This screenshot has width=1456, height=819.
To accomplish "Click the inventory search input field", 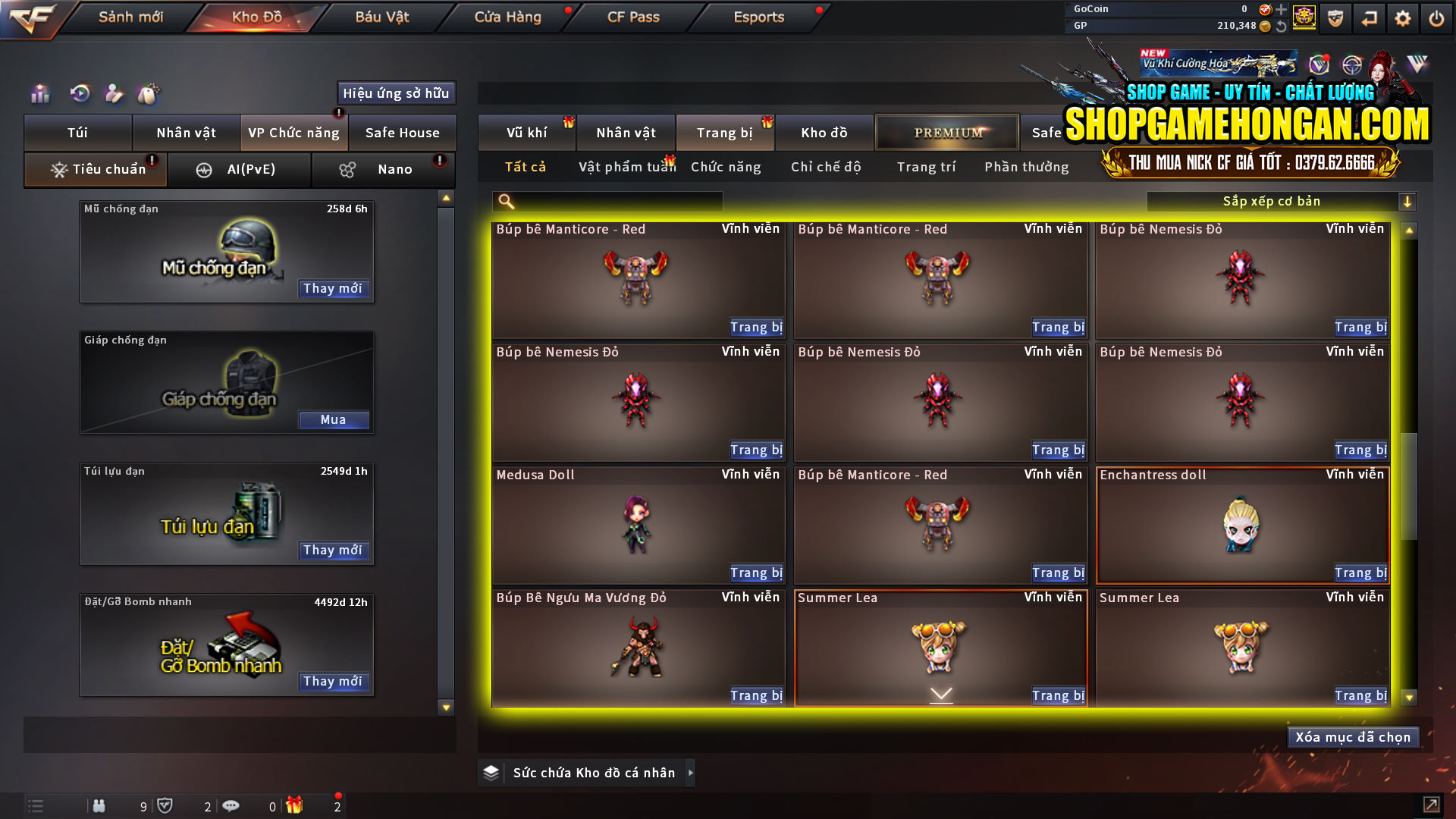I will (607, 201).
